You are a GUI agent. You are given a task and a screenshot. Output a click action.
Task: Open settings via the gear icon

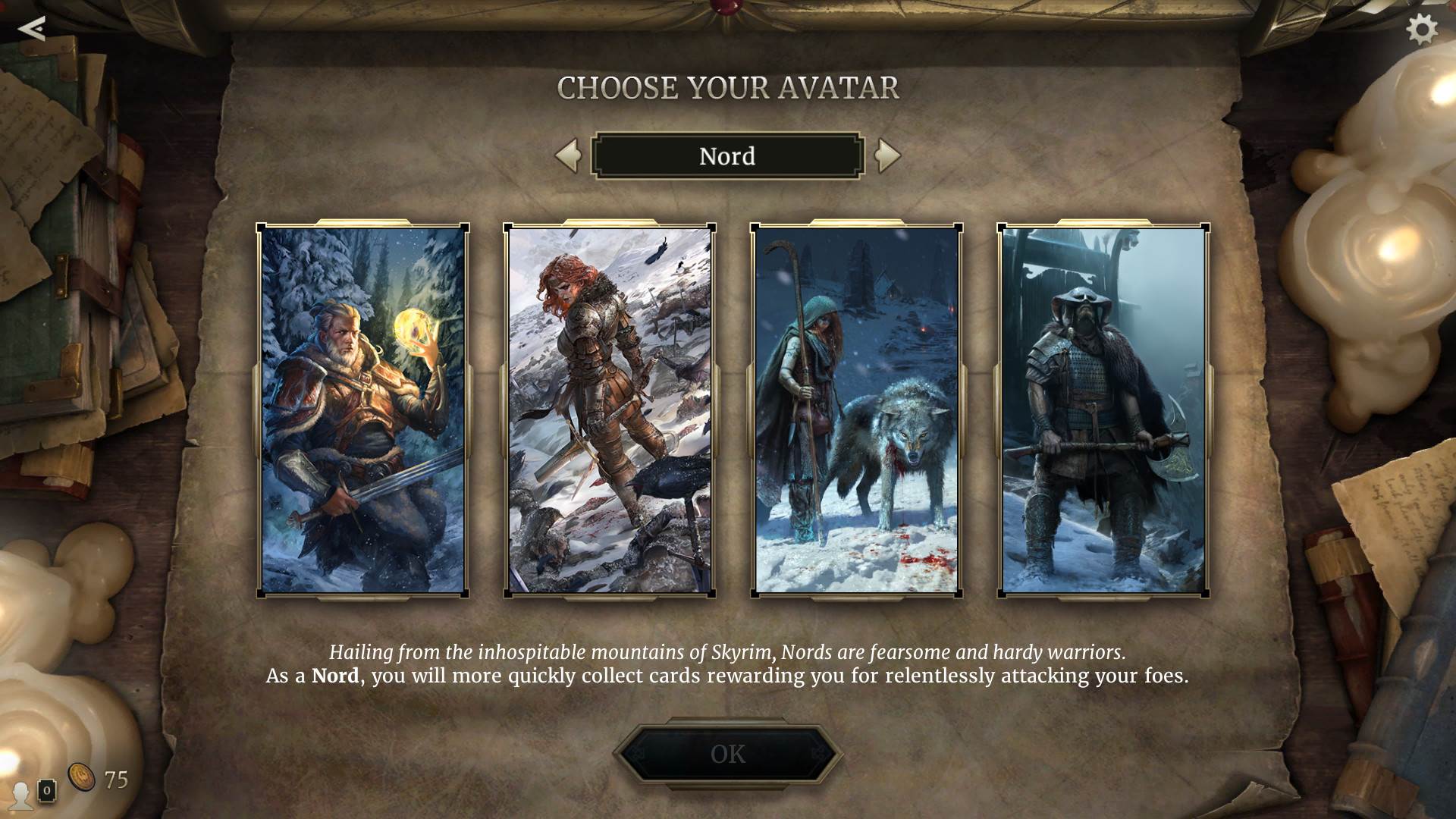point(1421,30)
